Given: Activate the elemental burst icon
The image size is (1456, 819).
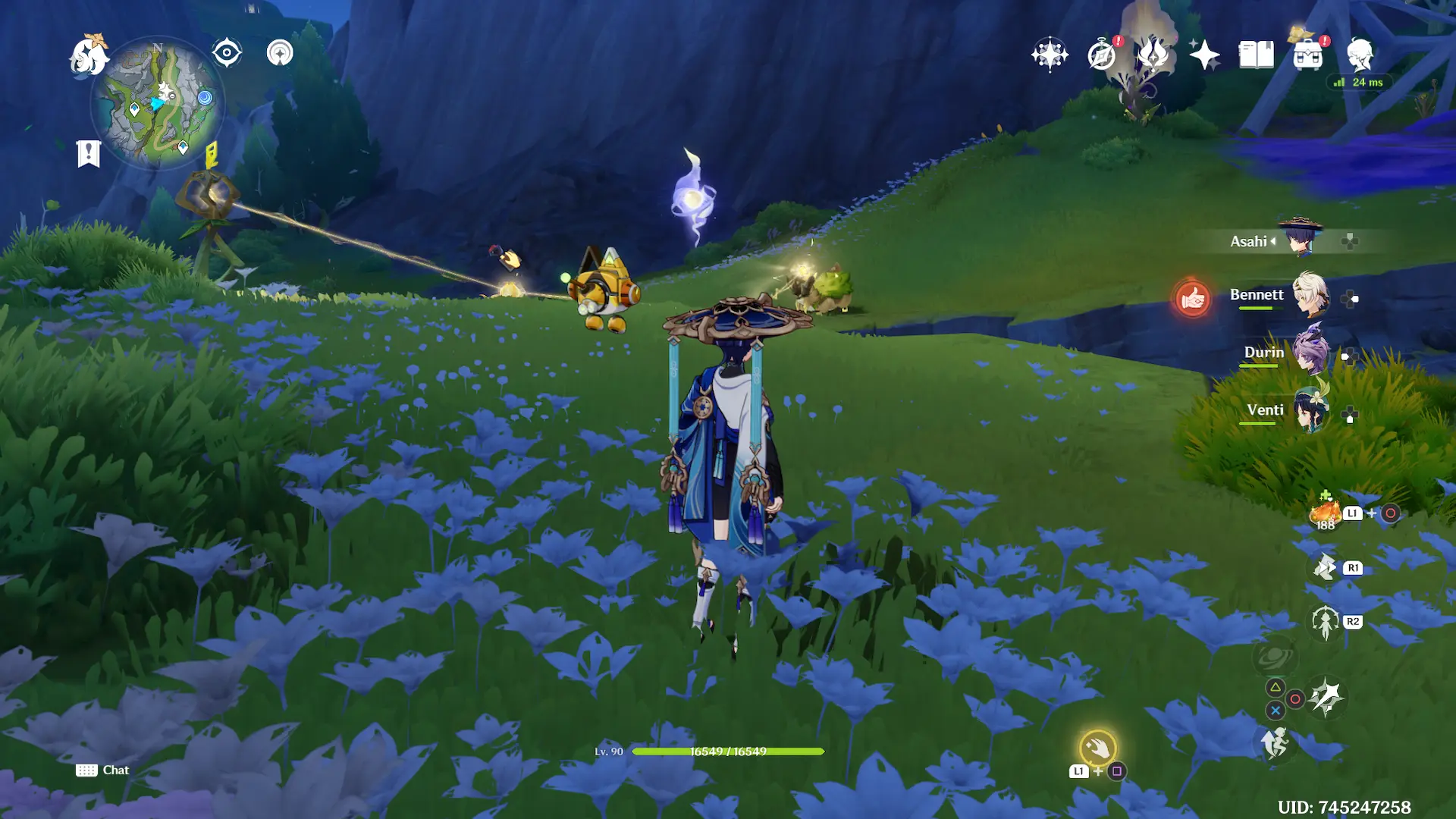Looking at the screenshot, I should [x=1326, y=698].
